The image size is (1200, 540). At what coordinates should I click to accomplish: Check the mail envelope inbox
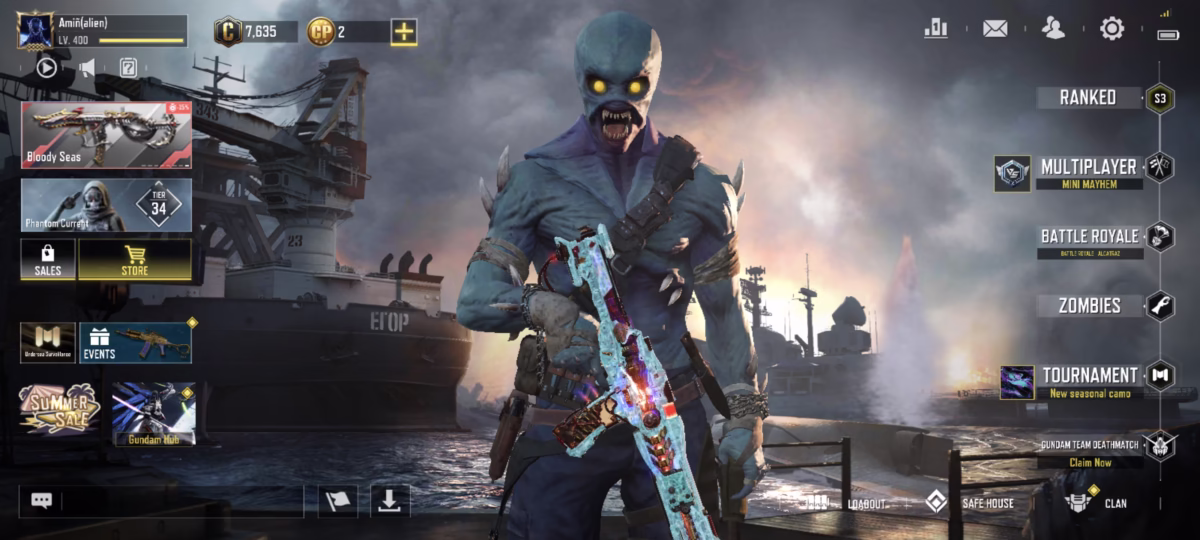point(995,28)
